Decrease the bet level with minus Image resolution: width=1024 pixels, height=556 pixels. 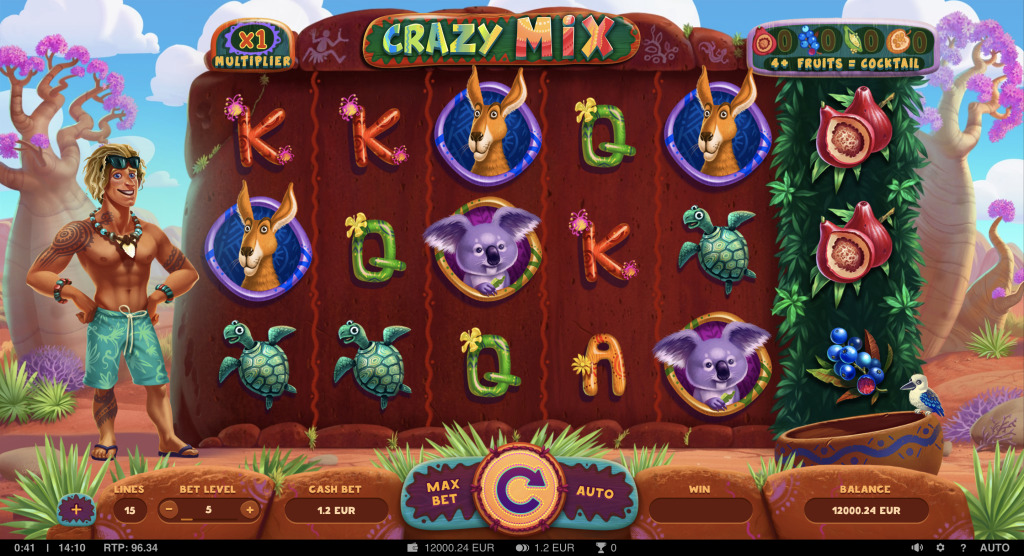pos(171,509)
